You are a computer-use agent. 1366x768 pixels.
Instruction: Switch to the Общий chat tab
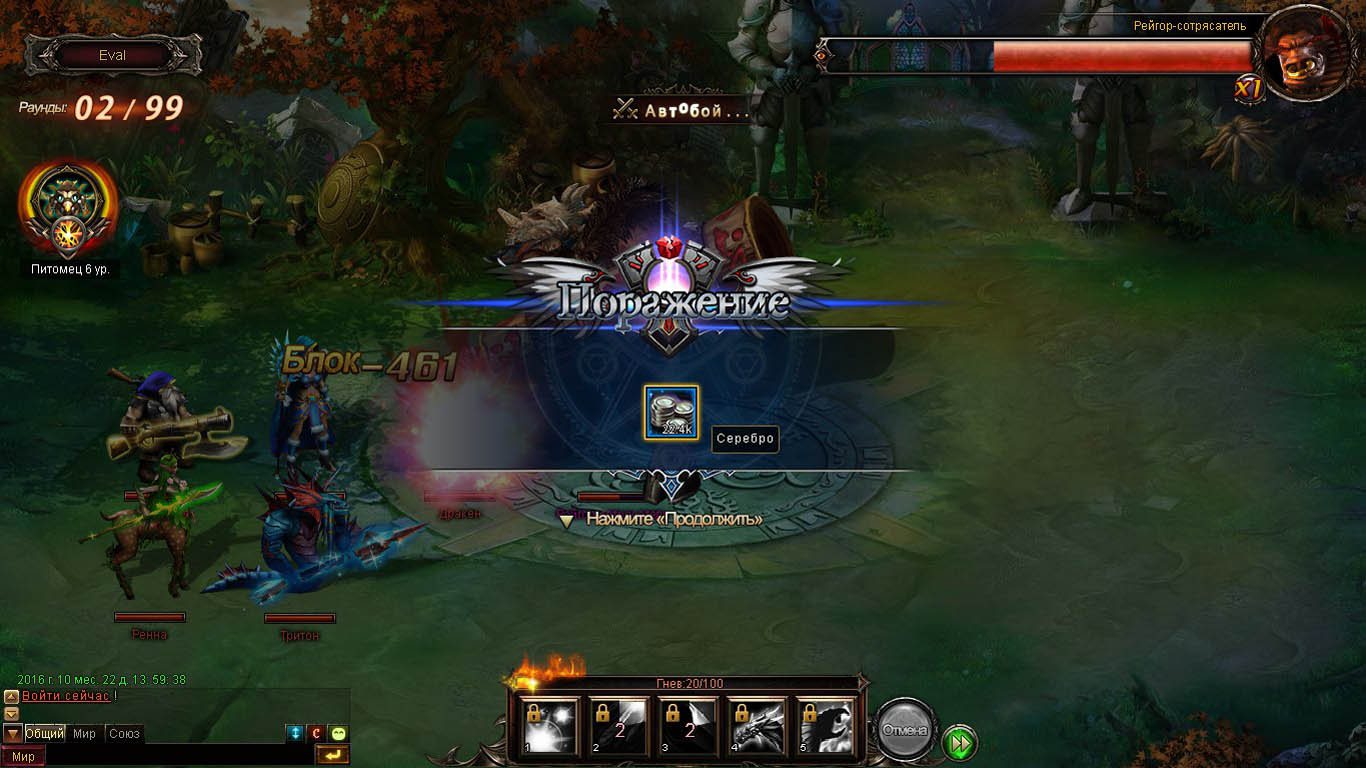pyautogui.click(x=45, y=734)
